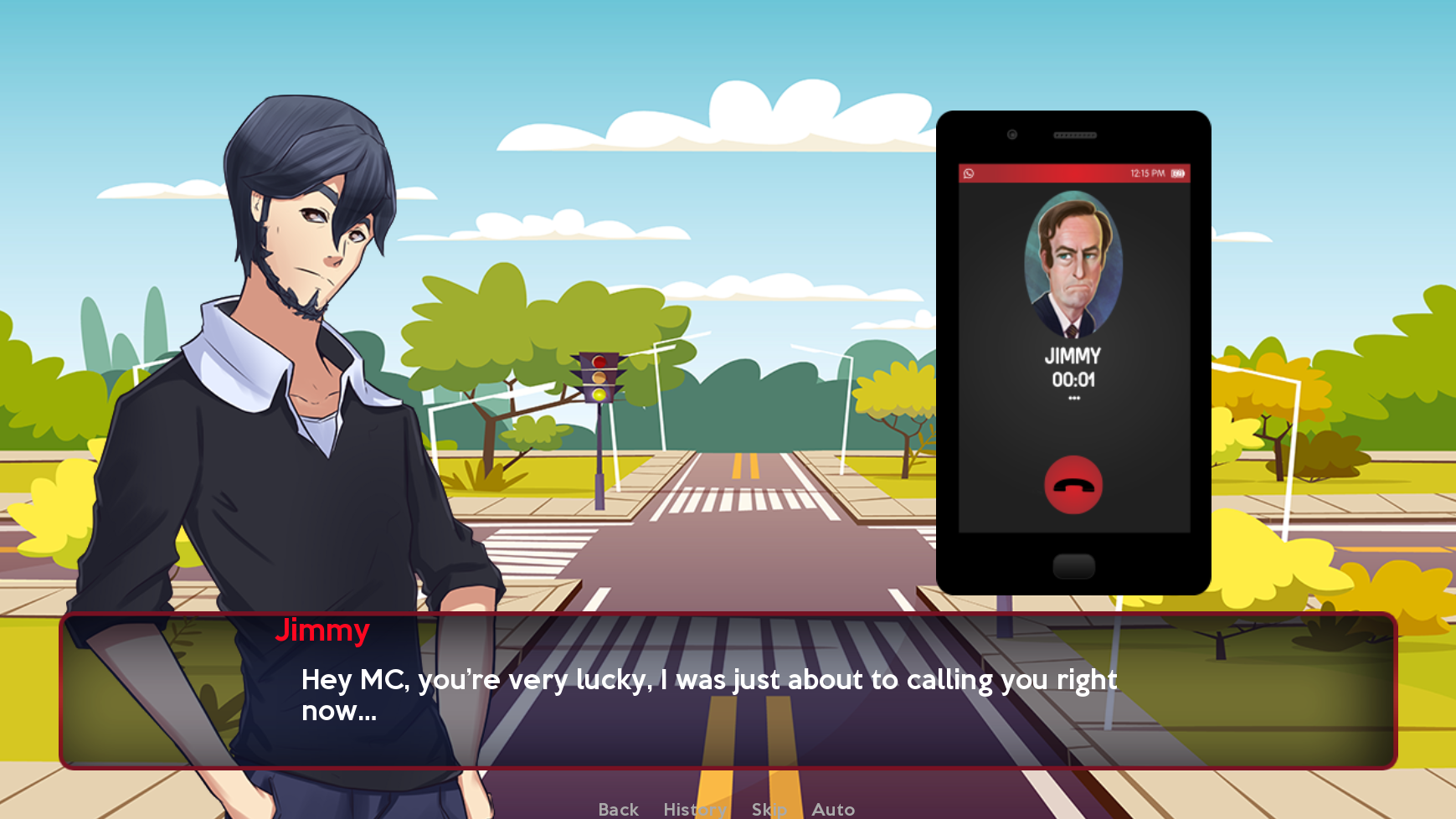
Task: Open the History log of dialogue
Action: click(x=694, y=808)
